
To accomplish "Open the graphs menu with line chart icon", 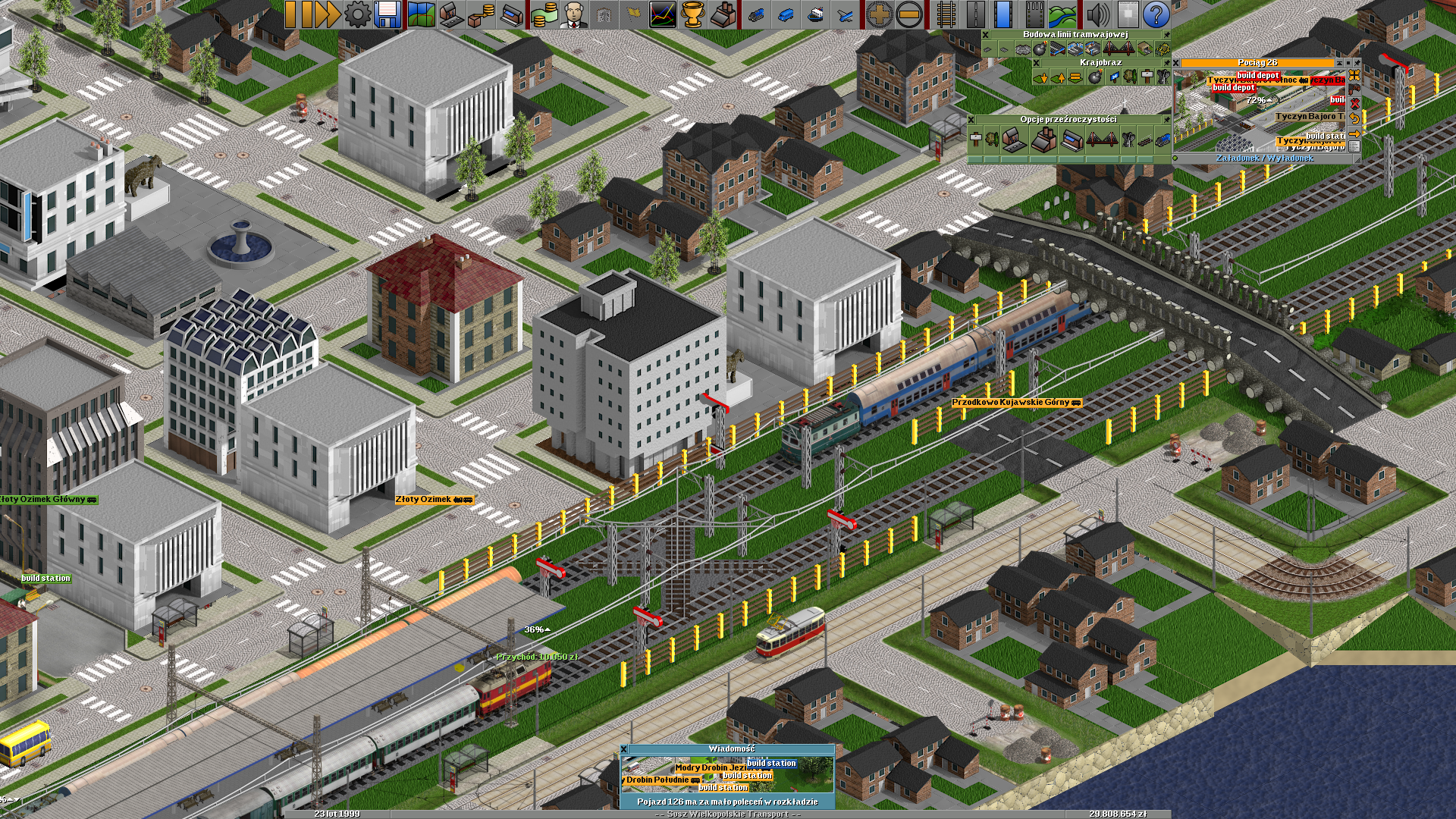I will point(663,14).
